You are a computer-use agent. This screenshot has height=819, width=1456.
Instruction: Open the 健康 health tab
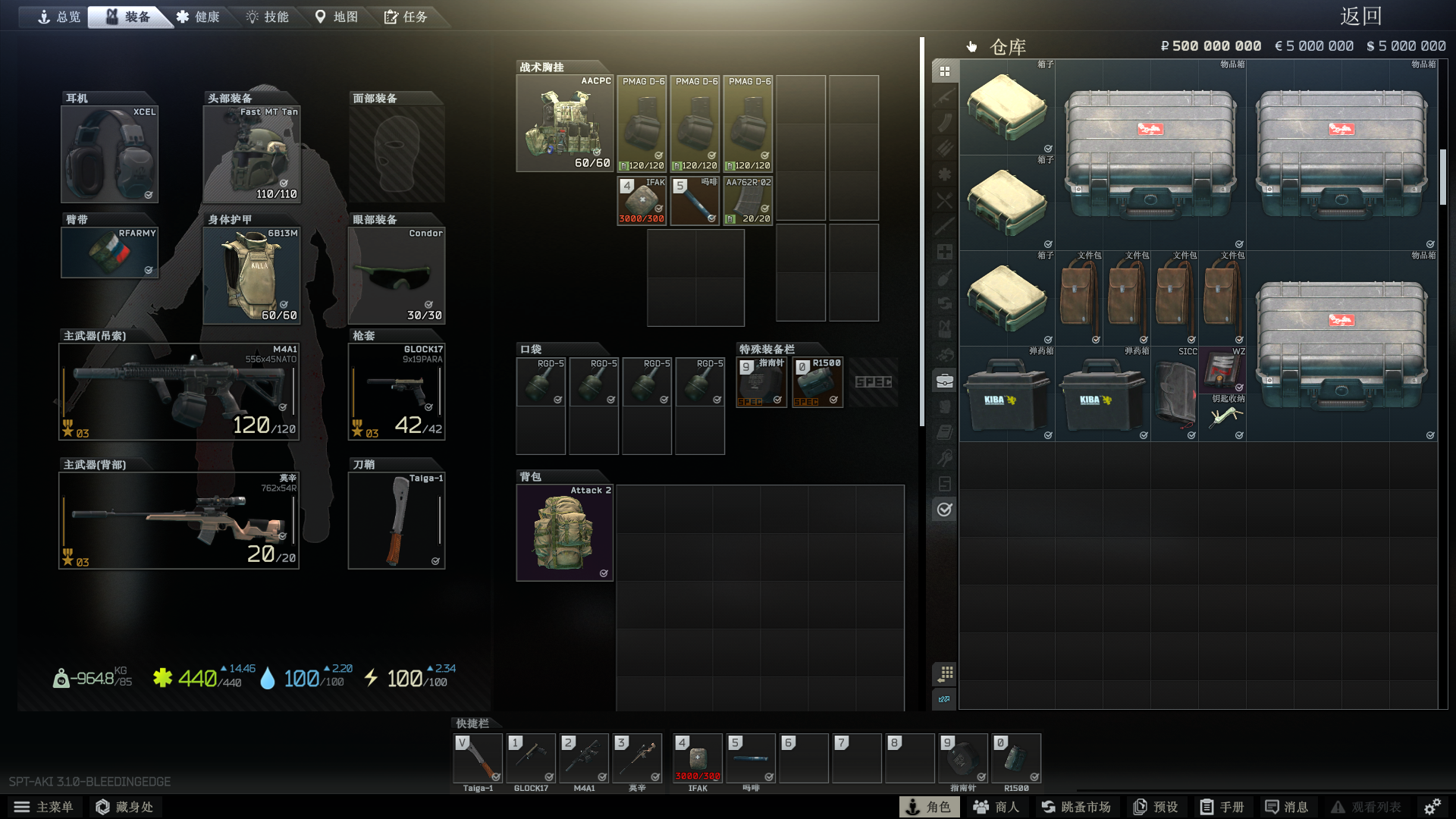point(198,17)
